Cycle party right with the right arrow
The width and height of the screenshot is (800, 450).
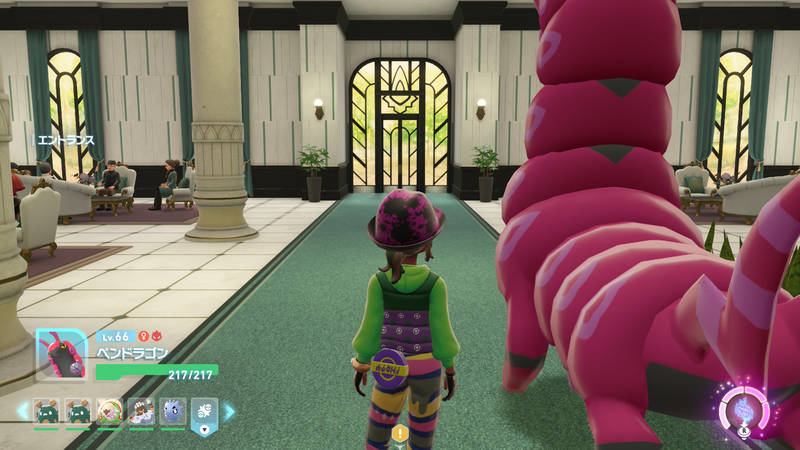(229, 411)
